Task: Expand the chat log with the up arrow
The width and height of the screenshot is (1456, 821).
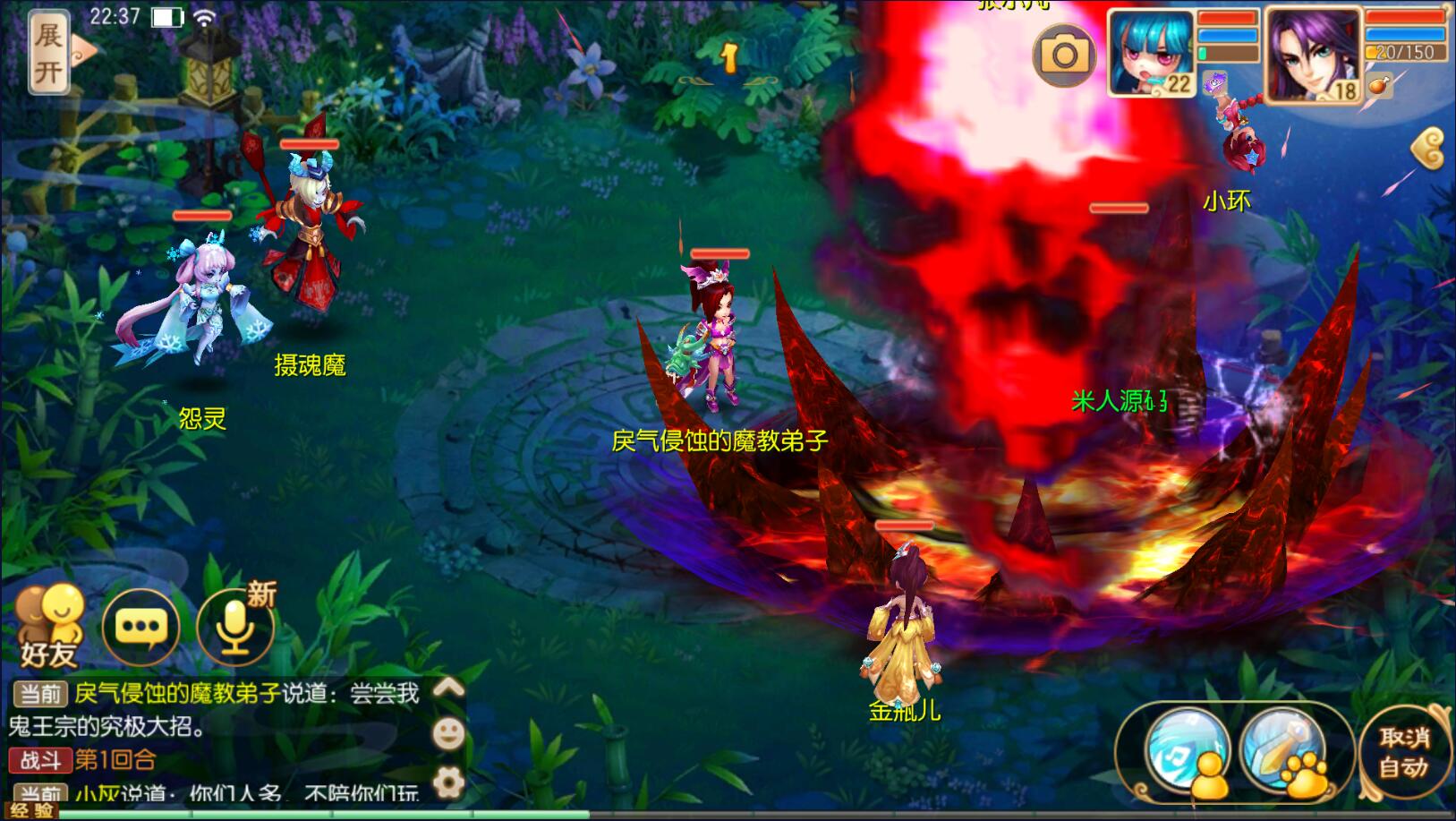Action: point(448,688)
